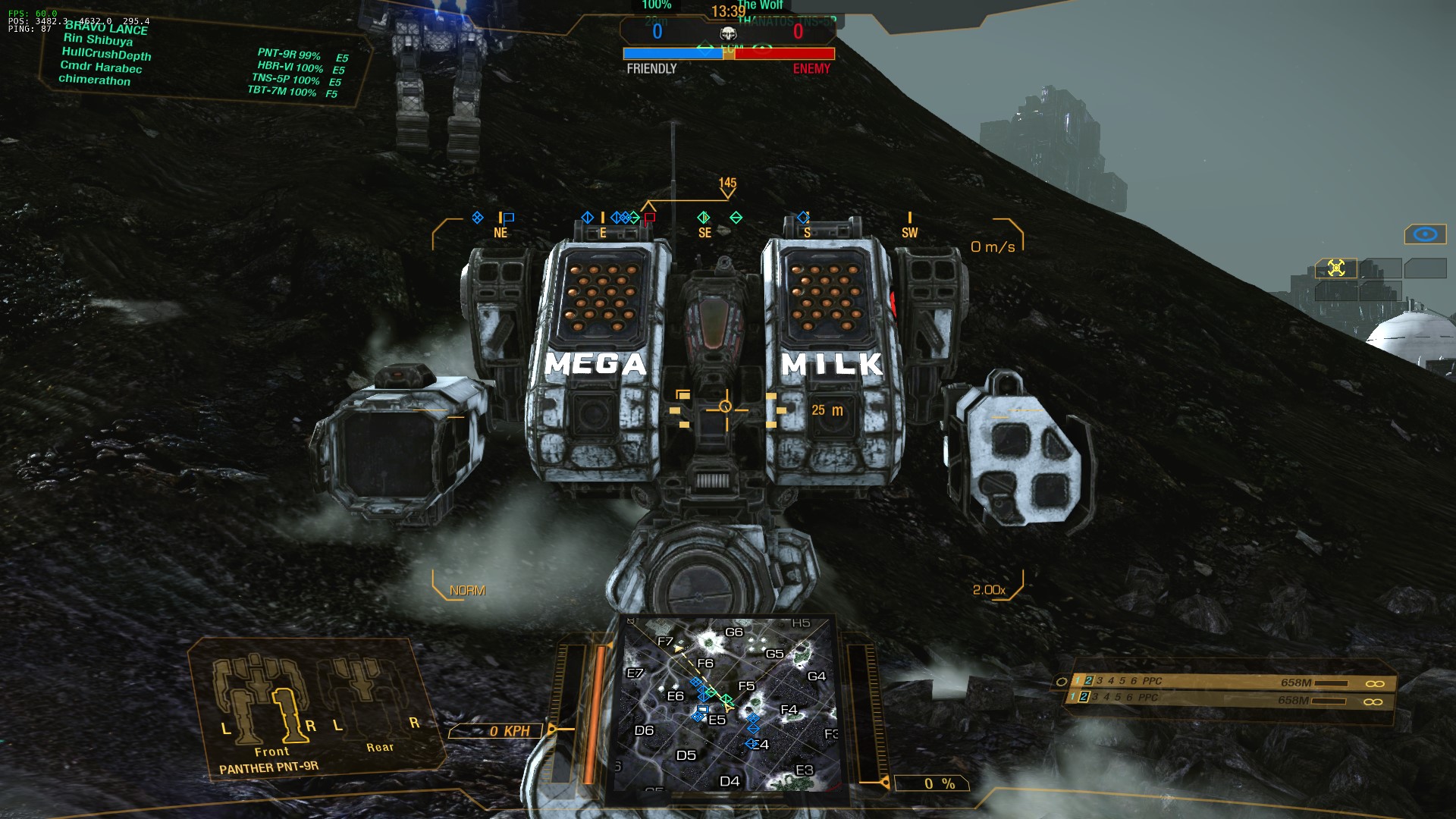Image resolution: width=1456 pixels, height=819 pixels.
Task: Pick the Cmdr Harabec lance member row
Action: pos(101,67)
